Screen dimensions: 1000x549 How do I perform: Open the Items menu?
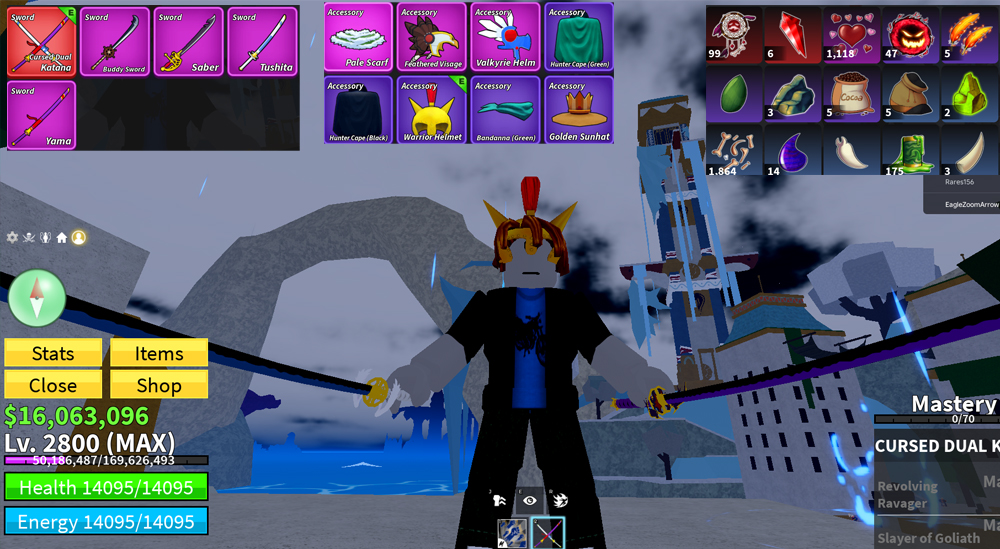159,353
